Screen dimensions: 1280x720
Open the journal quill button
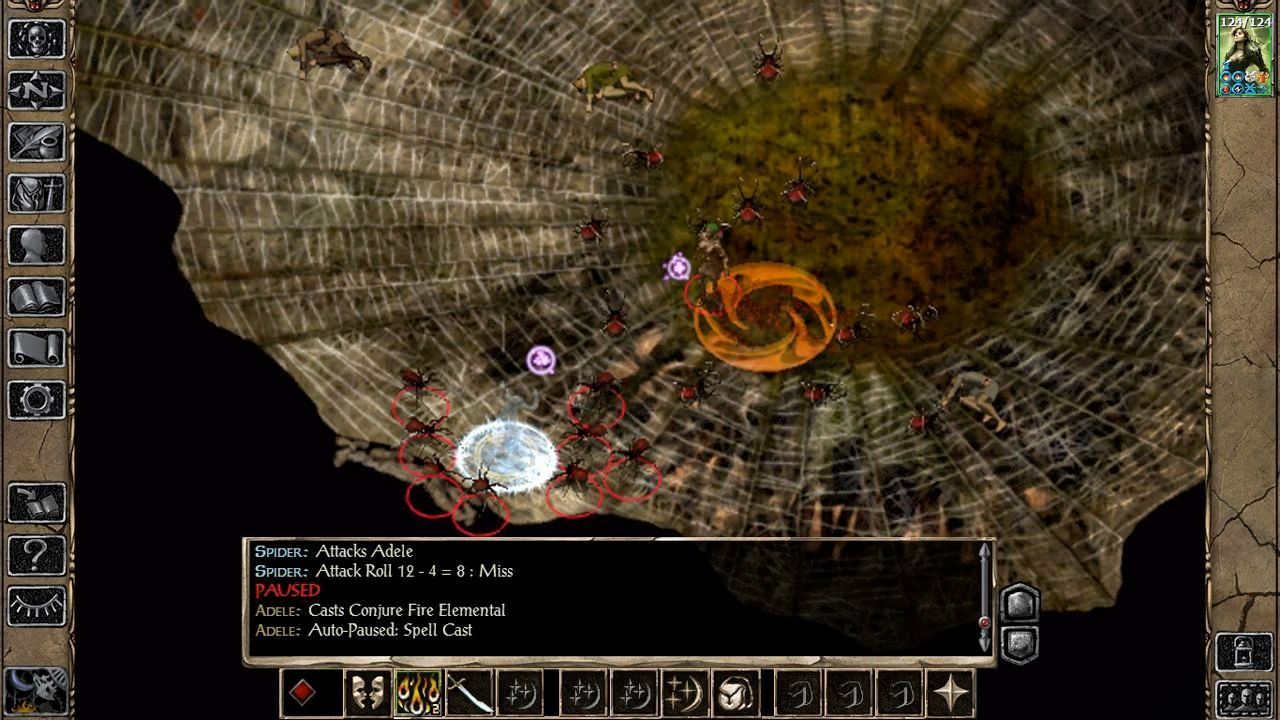[x=37, y=142]
